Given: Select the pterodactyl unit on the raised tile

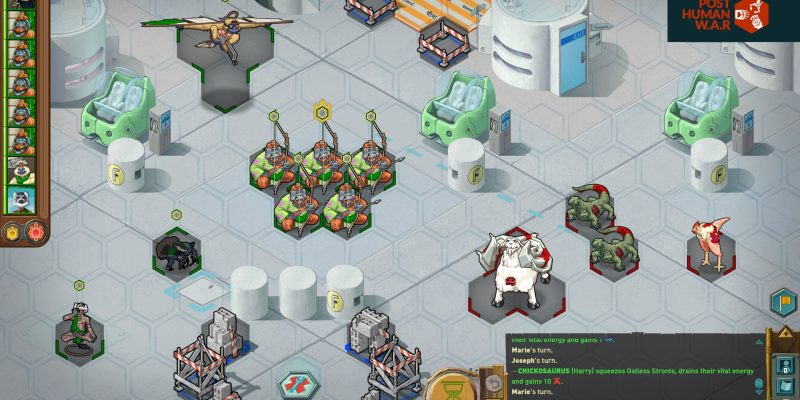Looking at the screenshot, I should pyautogui.click(x=219, y=35).
